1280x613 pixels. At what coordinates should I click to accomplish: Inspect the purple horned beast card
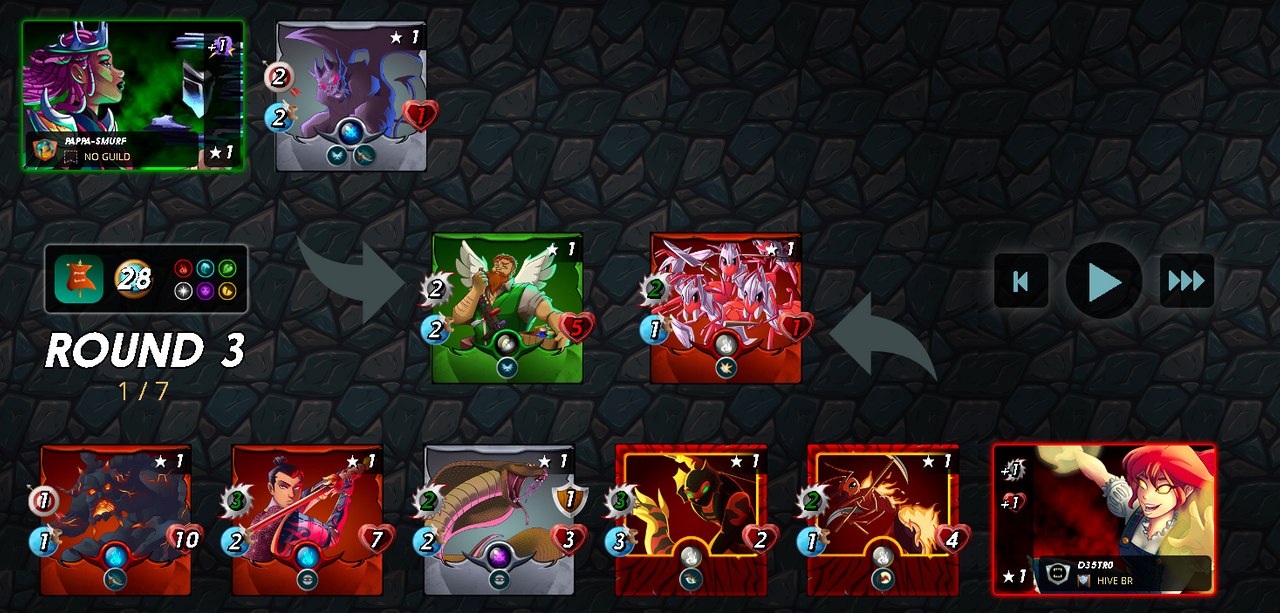tap(351, 96)
